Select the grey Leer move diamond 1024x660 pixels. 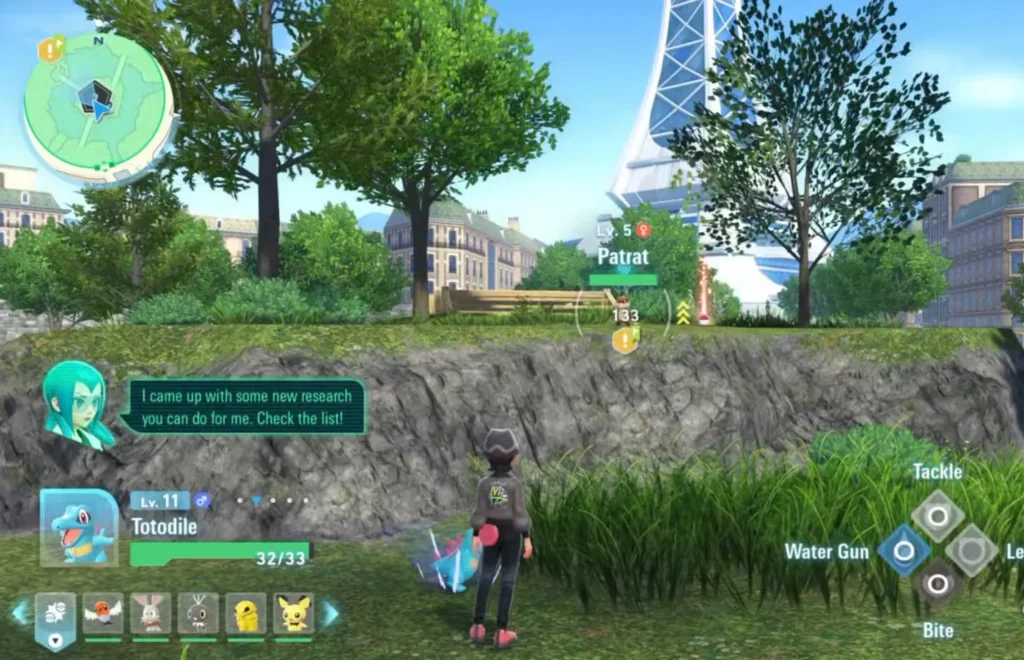point(971,551)
